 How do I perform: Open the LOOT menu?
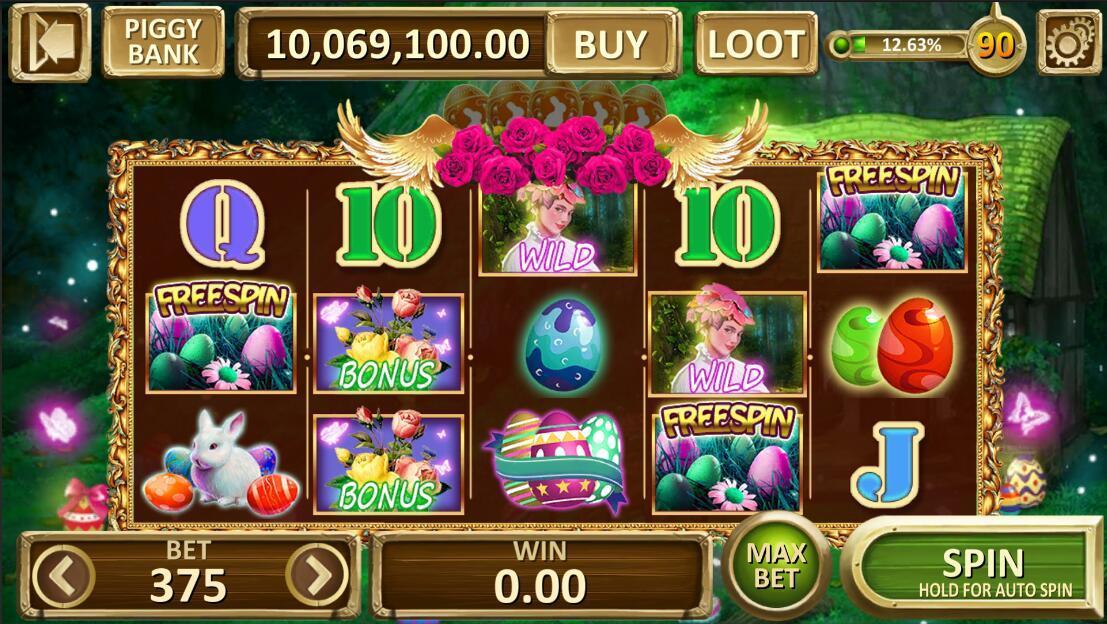pos(755,43)
